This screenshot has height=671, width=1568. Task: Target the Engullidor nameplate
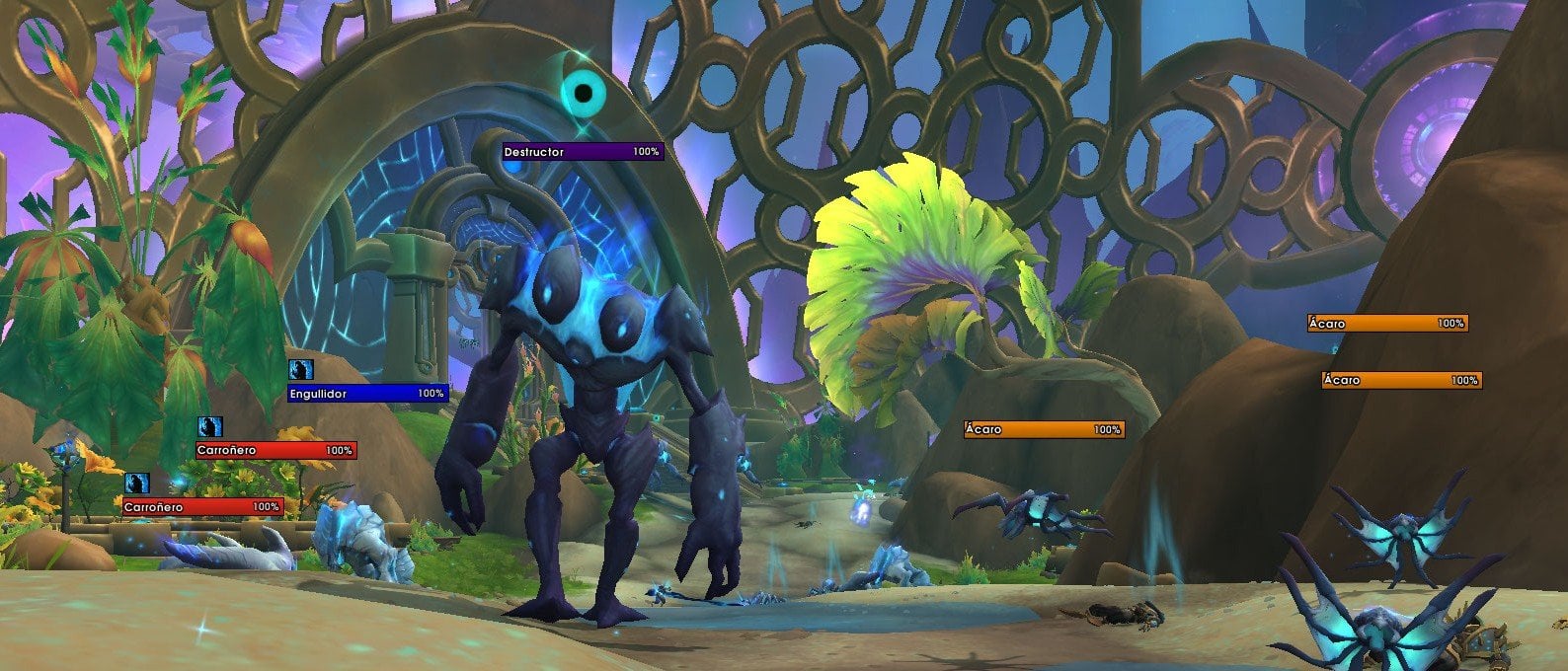[367, 394]
